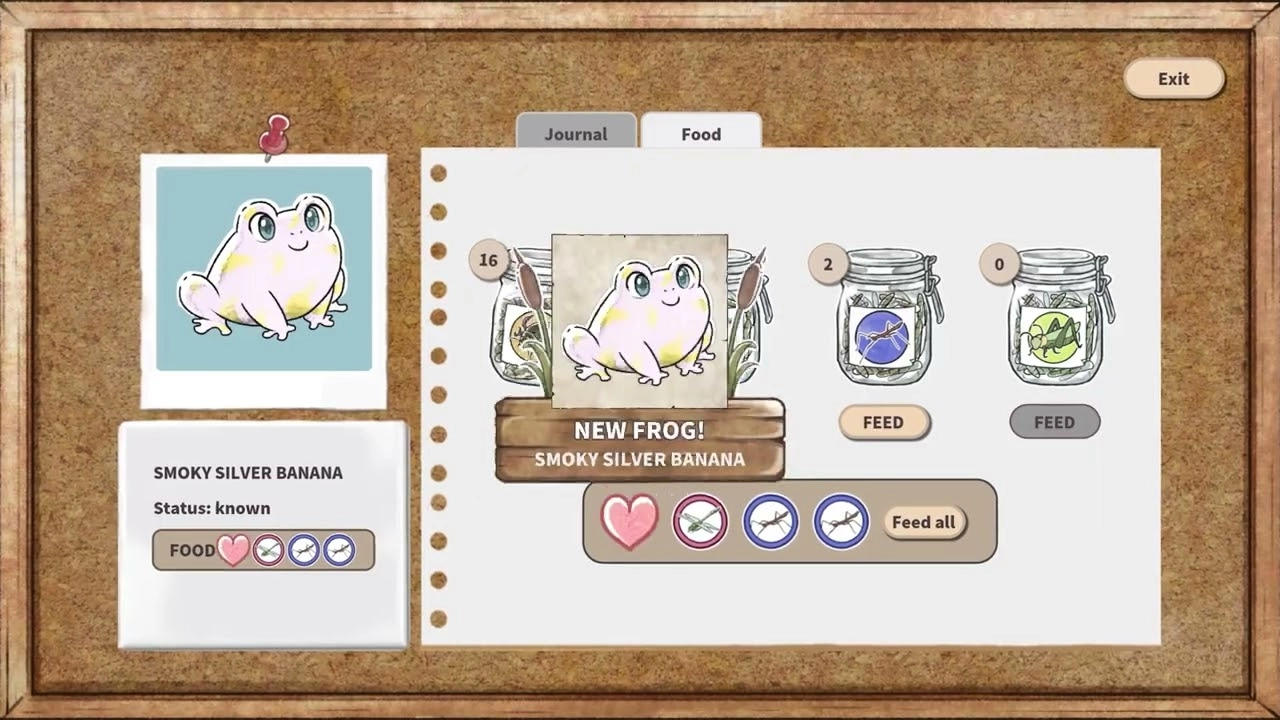This screenshot has height=720, width=1280.
Task: Open the Food tab
Action: tap(701, 133)
